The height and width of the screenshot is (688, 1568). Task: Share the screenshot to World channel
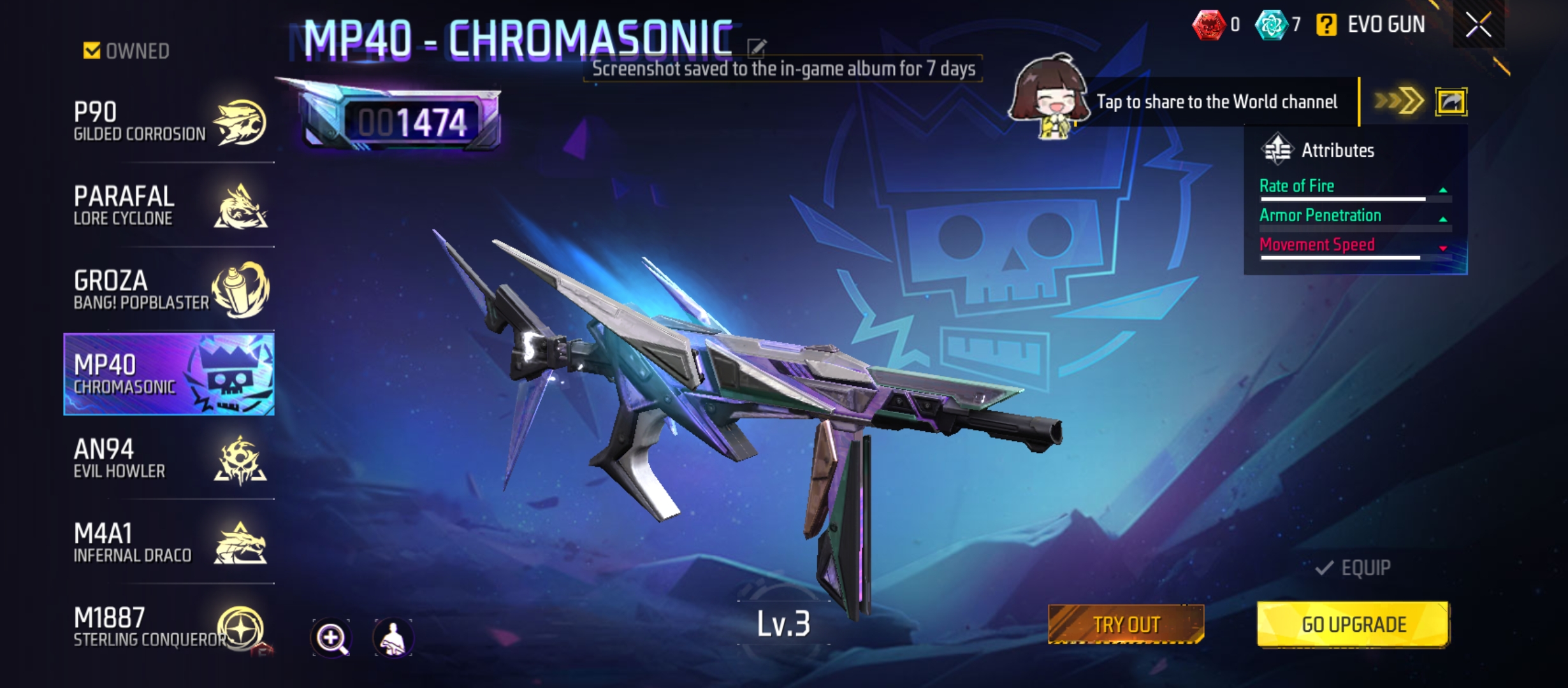pos(1216,102)
